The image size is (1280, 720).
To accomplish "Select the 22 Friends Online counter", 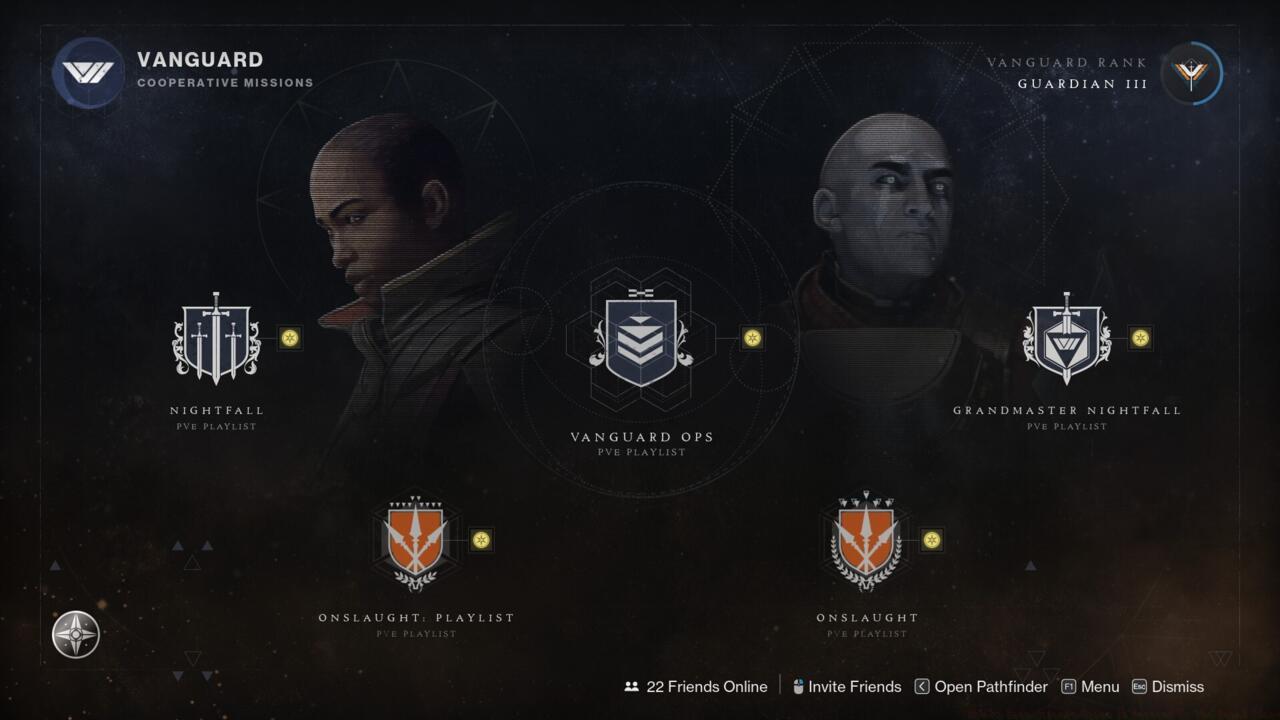I will [708, 687].
